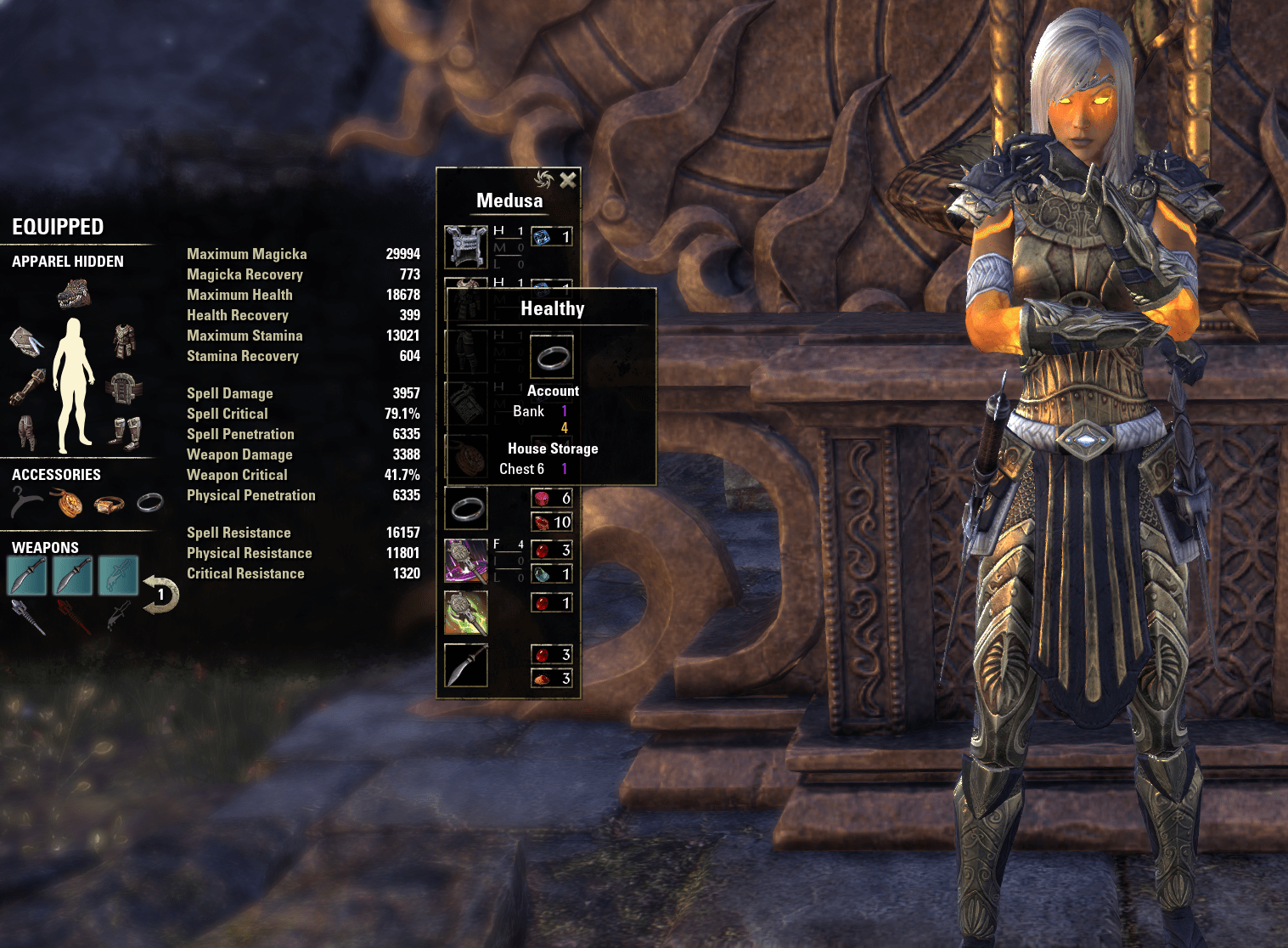Select the silver ring under Accessories
1288x948 pixels.
149,504
